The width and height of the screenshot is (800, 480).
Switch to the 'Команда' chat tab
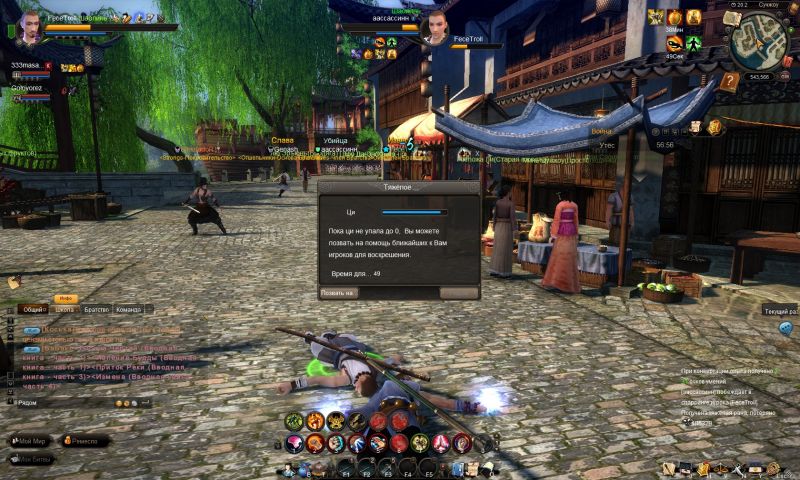[x=128, y=310]
